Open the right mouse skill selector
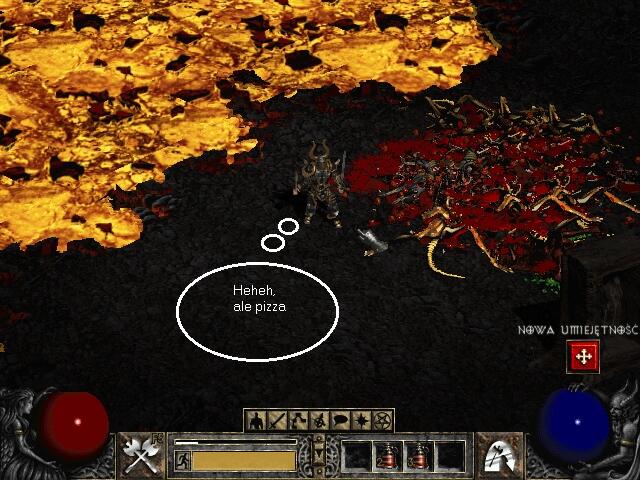 (496, 456)
